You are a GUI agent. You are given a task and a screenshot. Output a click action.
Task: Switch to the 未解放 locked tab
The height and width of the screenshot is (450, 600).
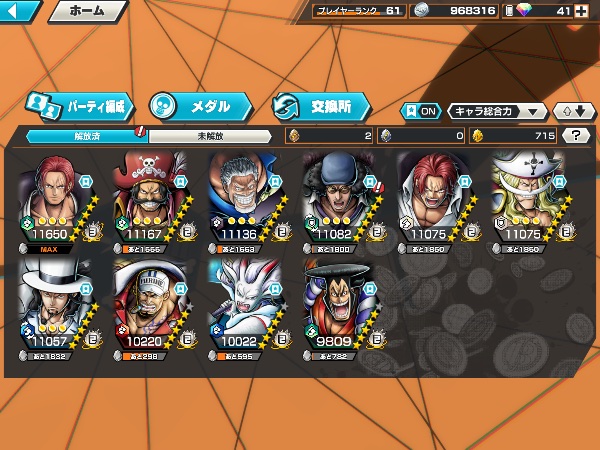pyautogui.click(x=210, y=135)
